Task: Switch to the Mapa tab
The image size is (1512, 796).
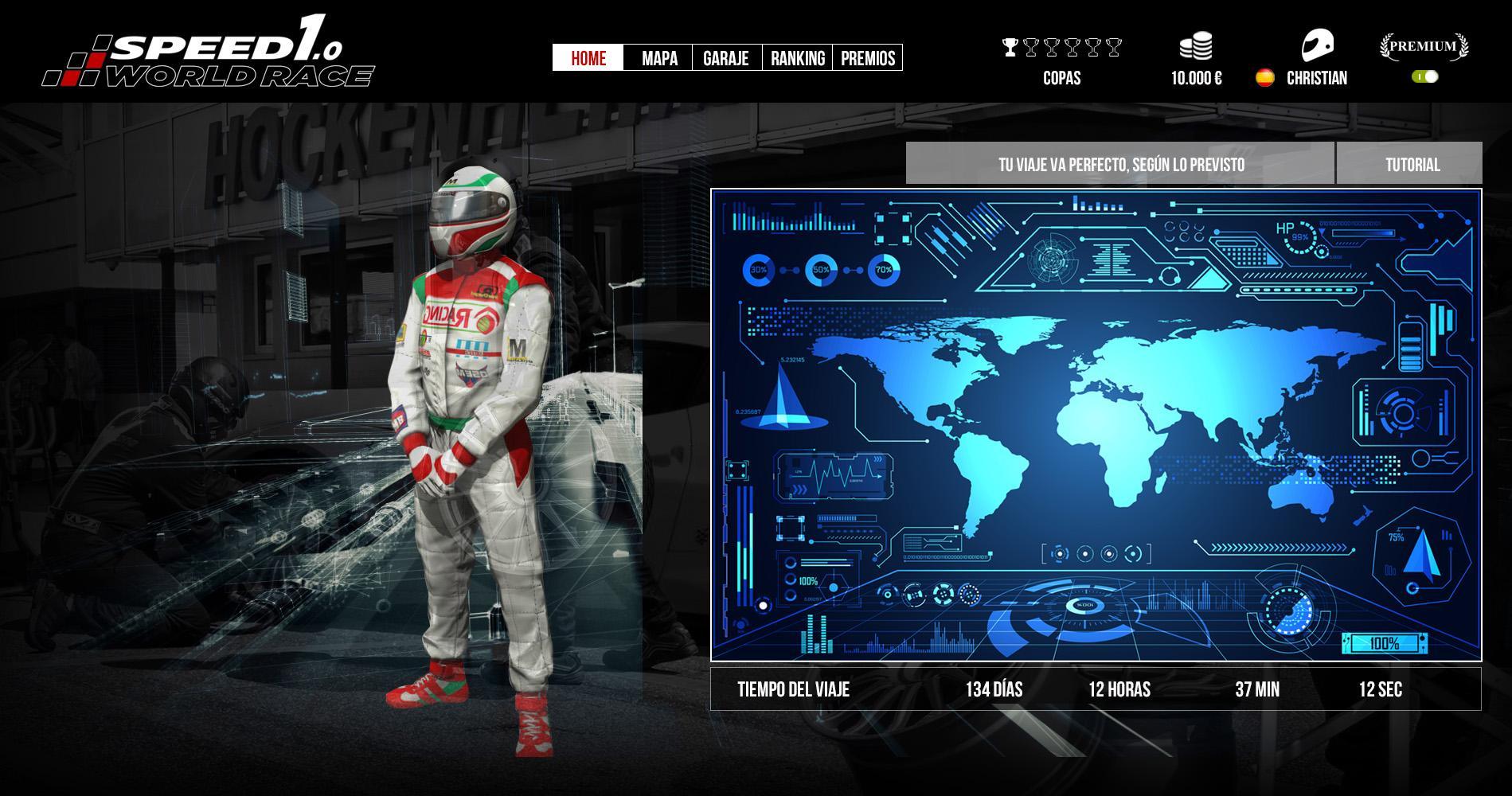Action: (x=659, y=58)
